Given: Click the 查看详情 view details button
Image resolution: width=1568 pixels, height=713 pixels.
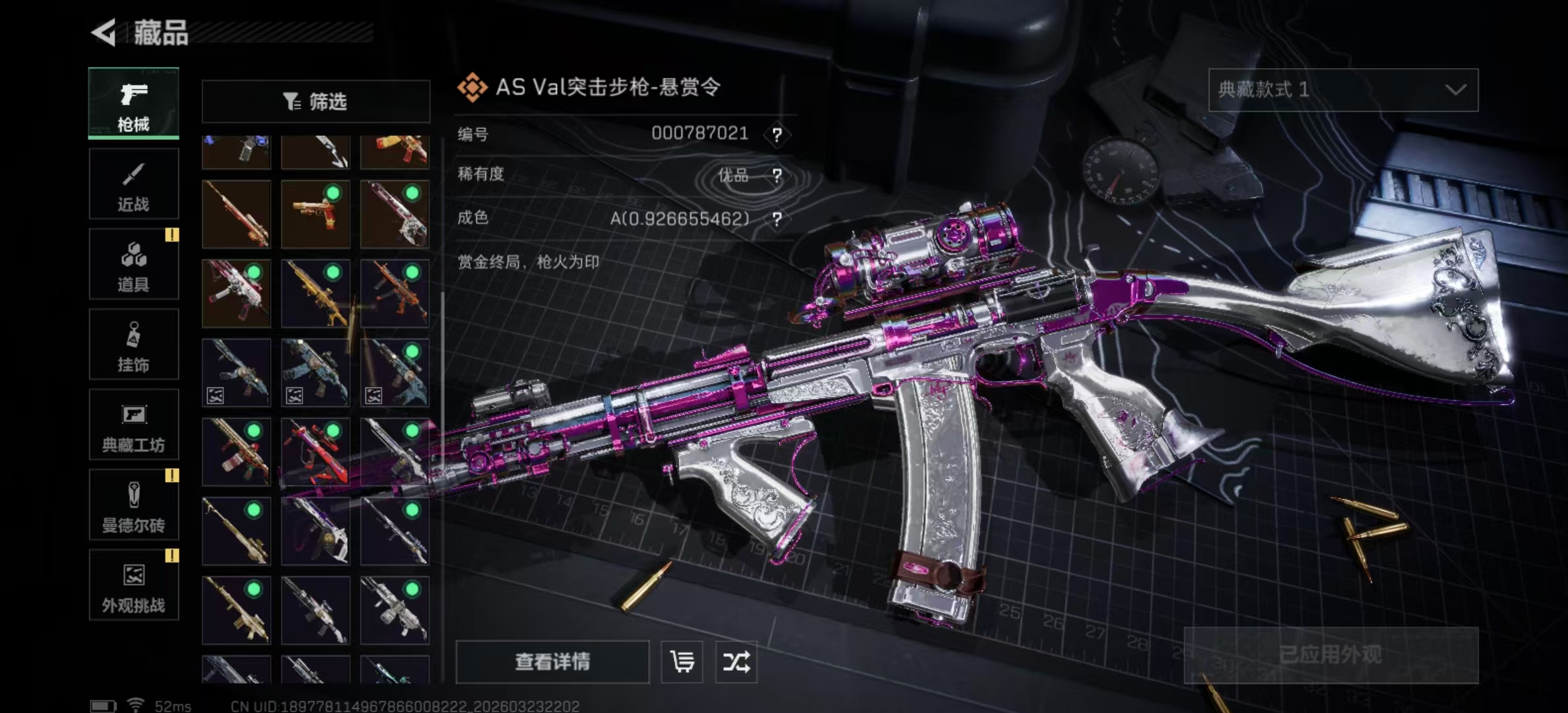Looking at the screenshot, I should pos(552,662).
